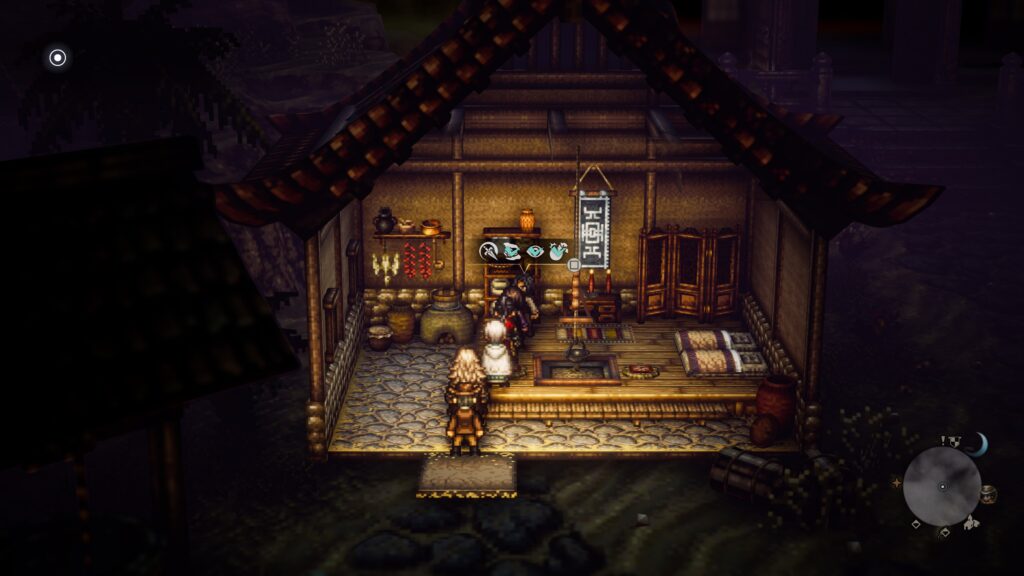1024x576 pixels.
Task: Pick the pouch path action icon
Action: coord(558,251)
